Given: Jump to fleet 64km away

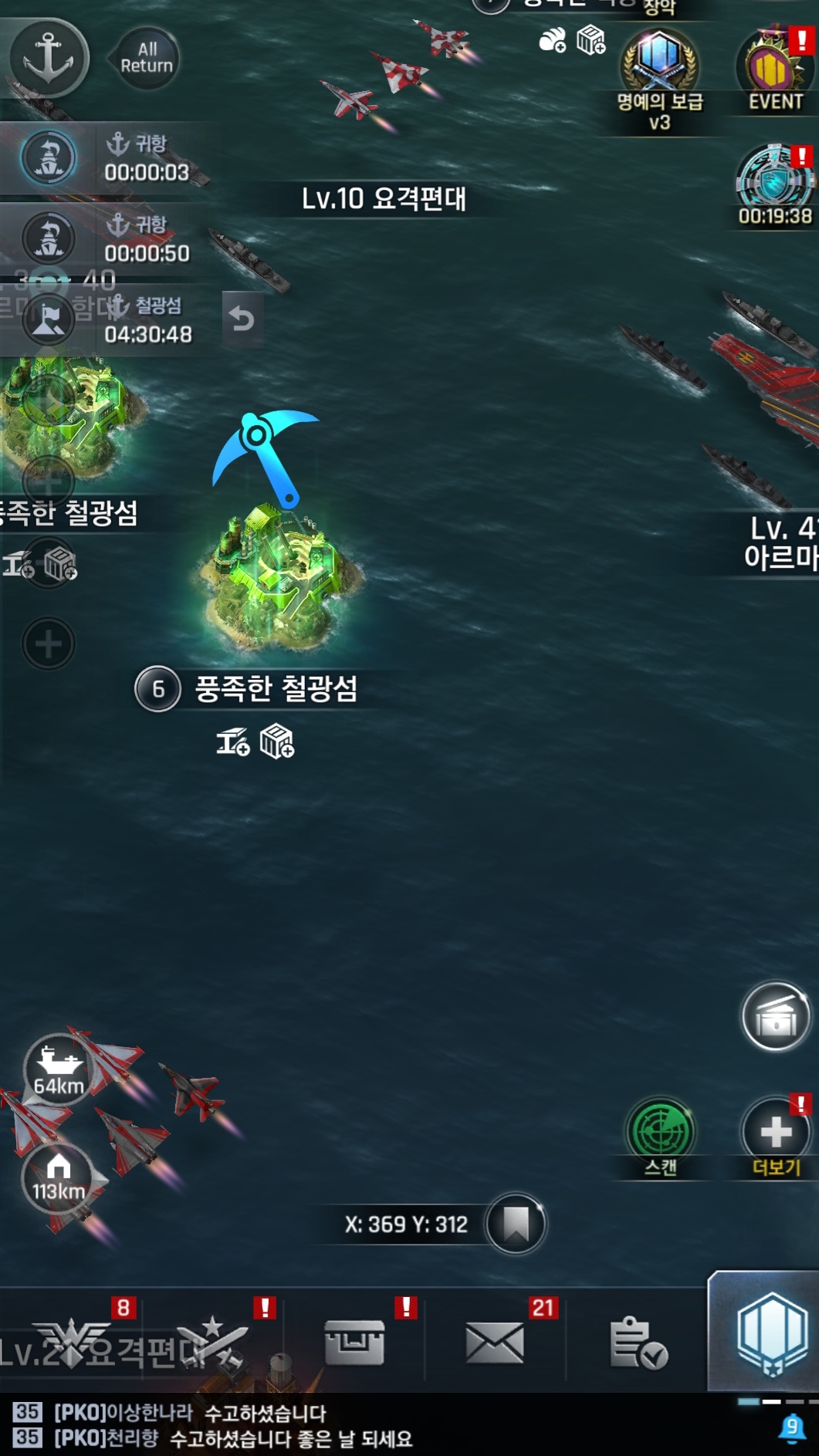Looking at the screenshot, I should [59, 1069].
